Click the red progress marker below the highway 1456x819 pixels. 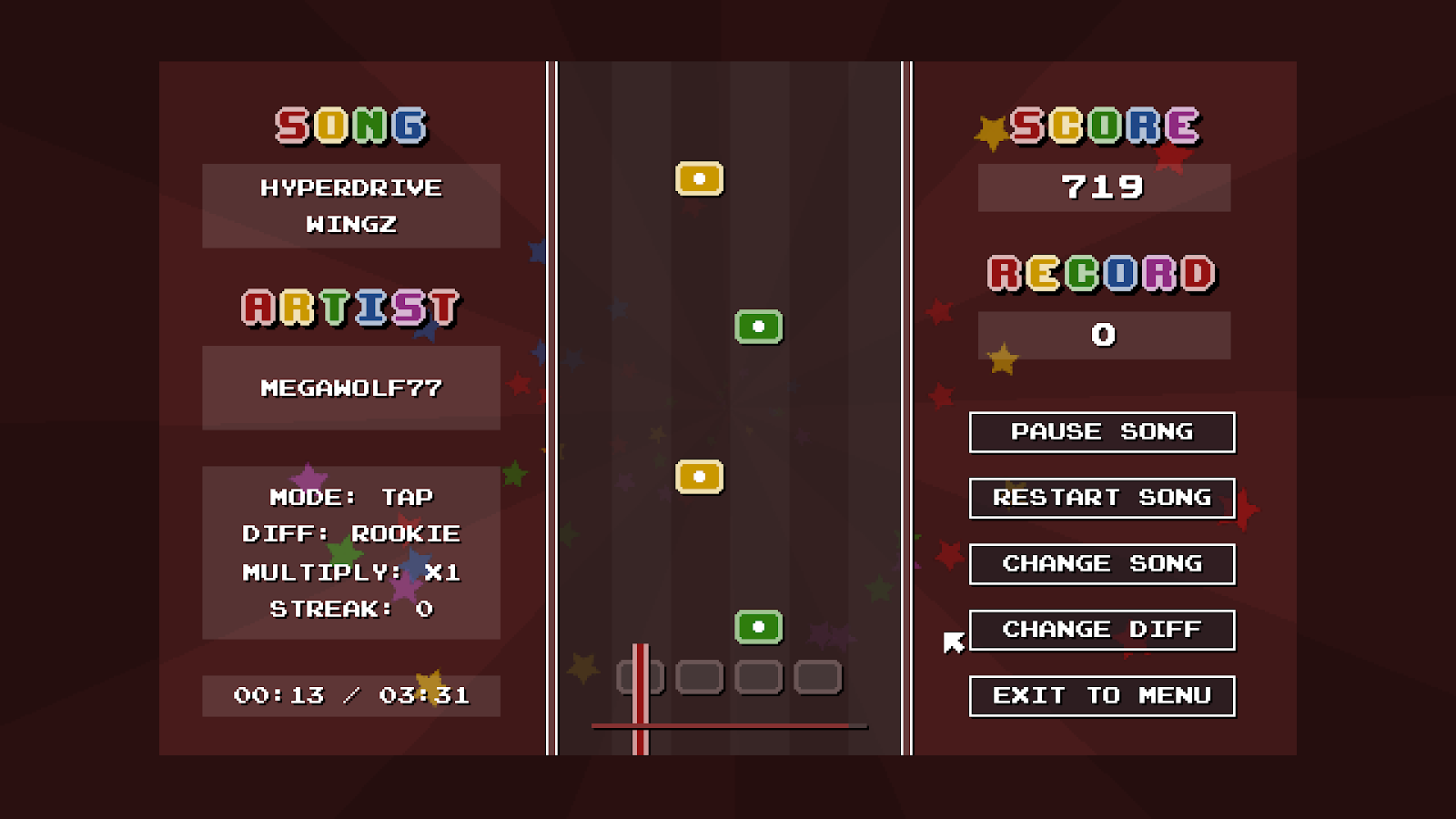pos(639,725)
